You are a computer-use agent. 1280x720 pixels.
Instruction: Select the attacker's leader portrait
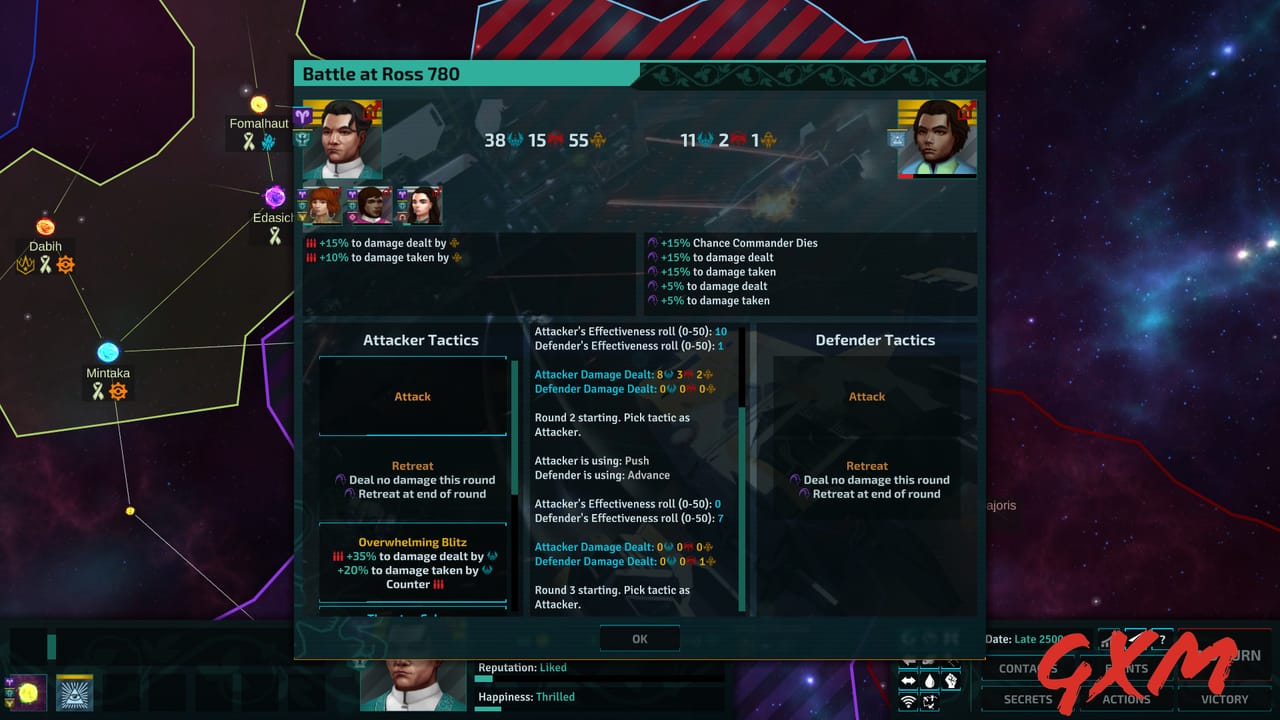pyautogui.click(x=344, y=137)
